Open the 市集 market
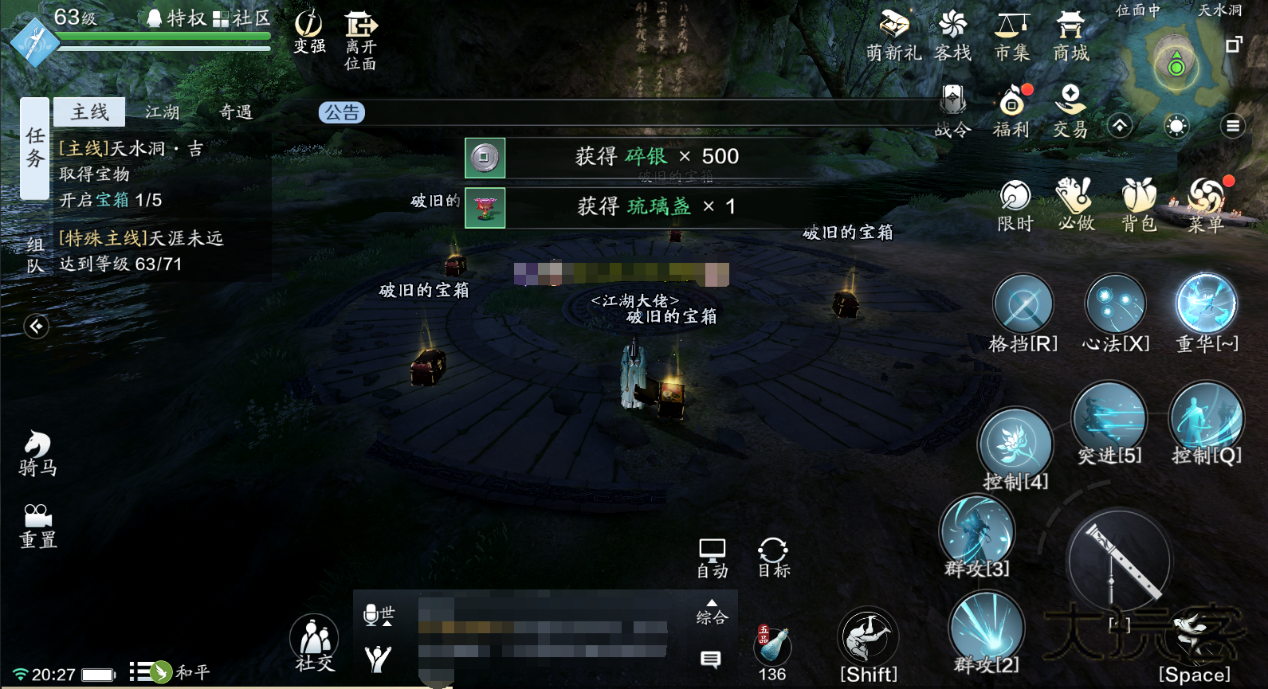This screenshot has height=689, width=1268. pyautogui.click(x=1012, y=35)
